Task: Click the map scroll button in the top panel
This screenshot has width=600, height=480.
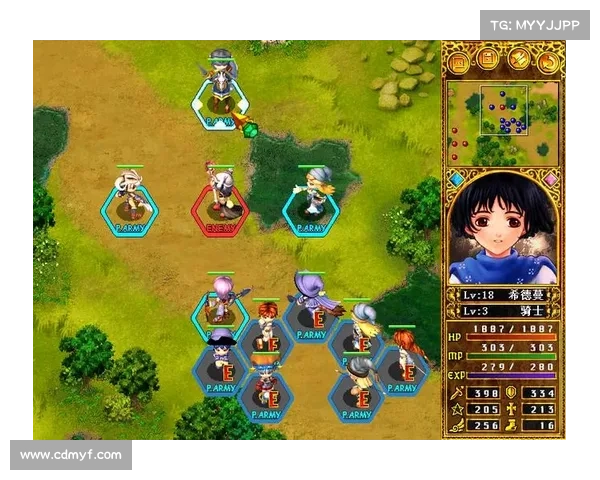Action: pyautogui.click(x=459, y=63)
